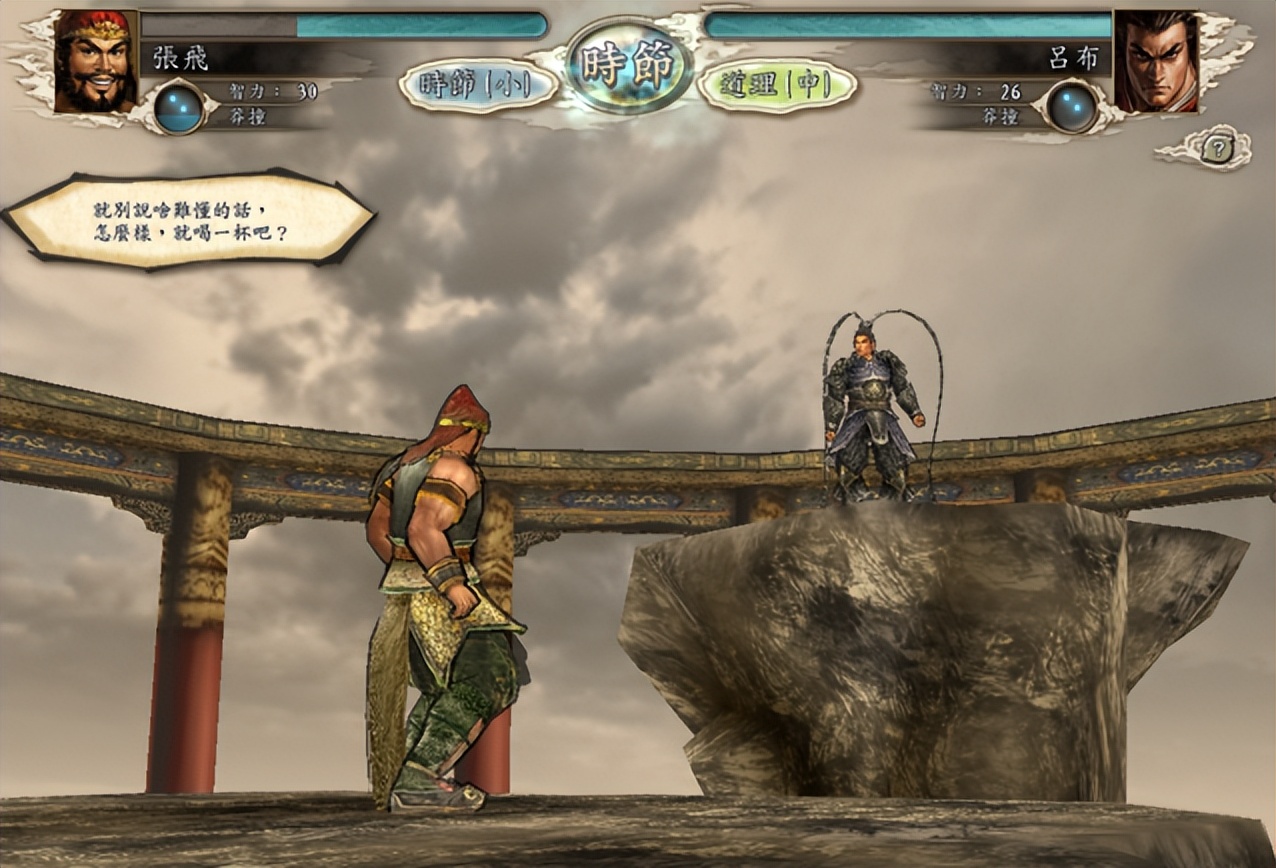Screen dimensions: 1276x868
Task: Advance the speech bubble dialogue
Action: click(189, 221)
